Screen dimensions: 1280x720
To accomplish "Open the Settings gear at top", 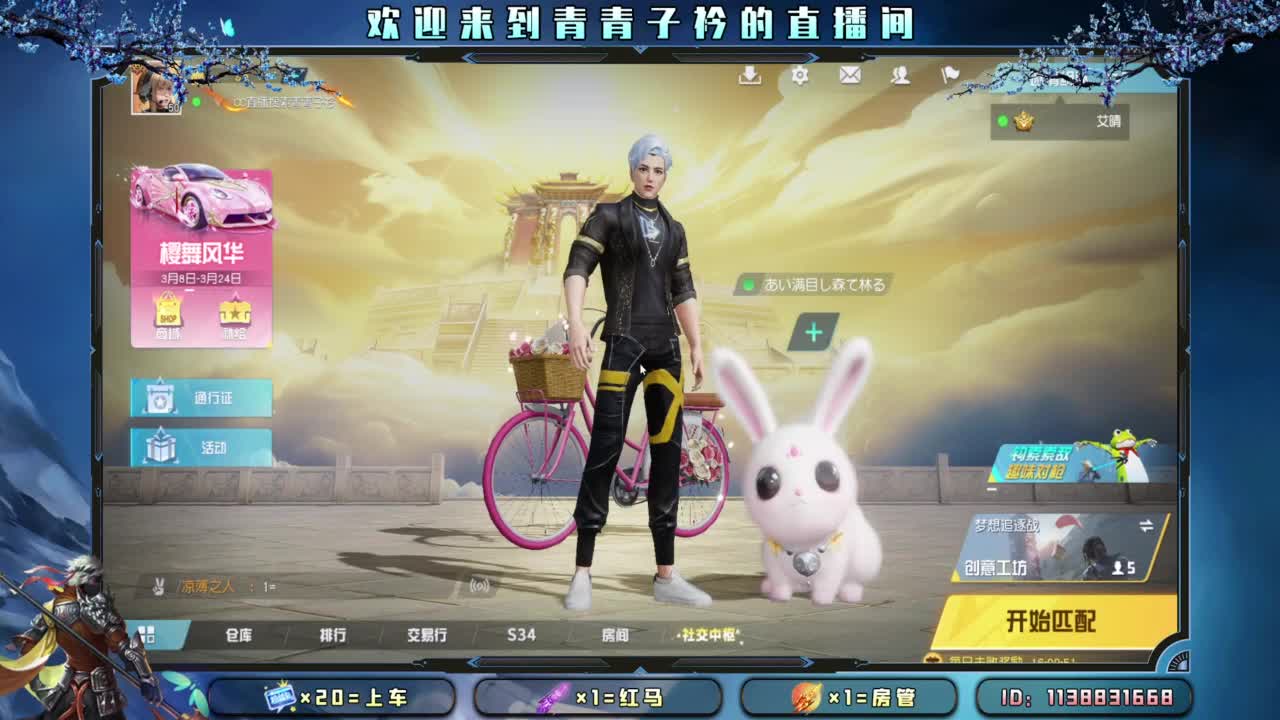I will pyautogui.click(x=798, y=75).
